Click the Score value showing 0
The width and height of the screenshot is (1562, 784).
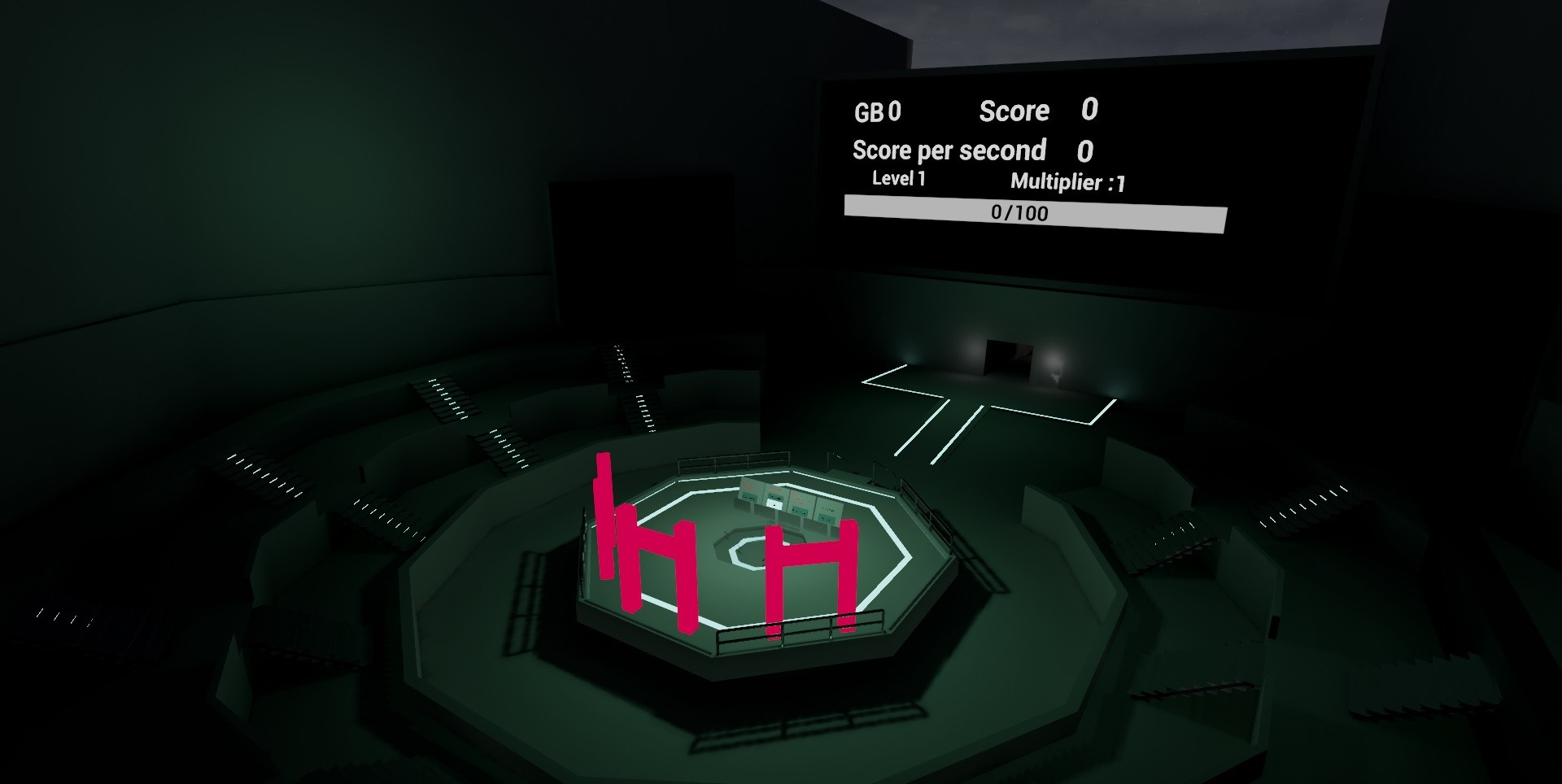(x=1089, y=108)
